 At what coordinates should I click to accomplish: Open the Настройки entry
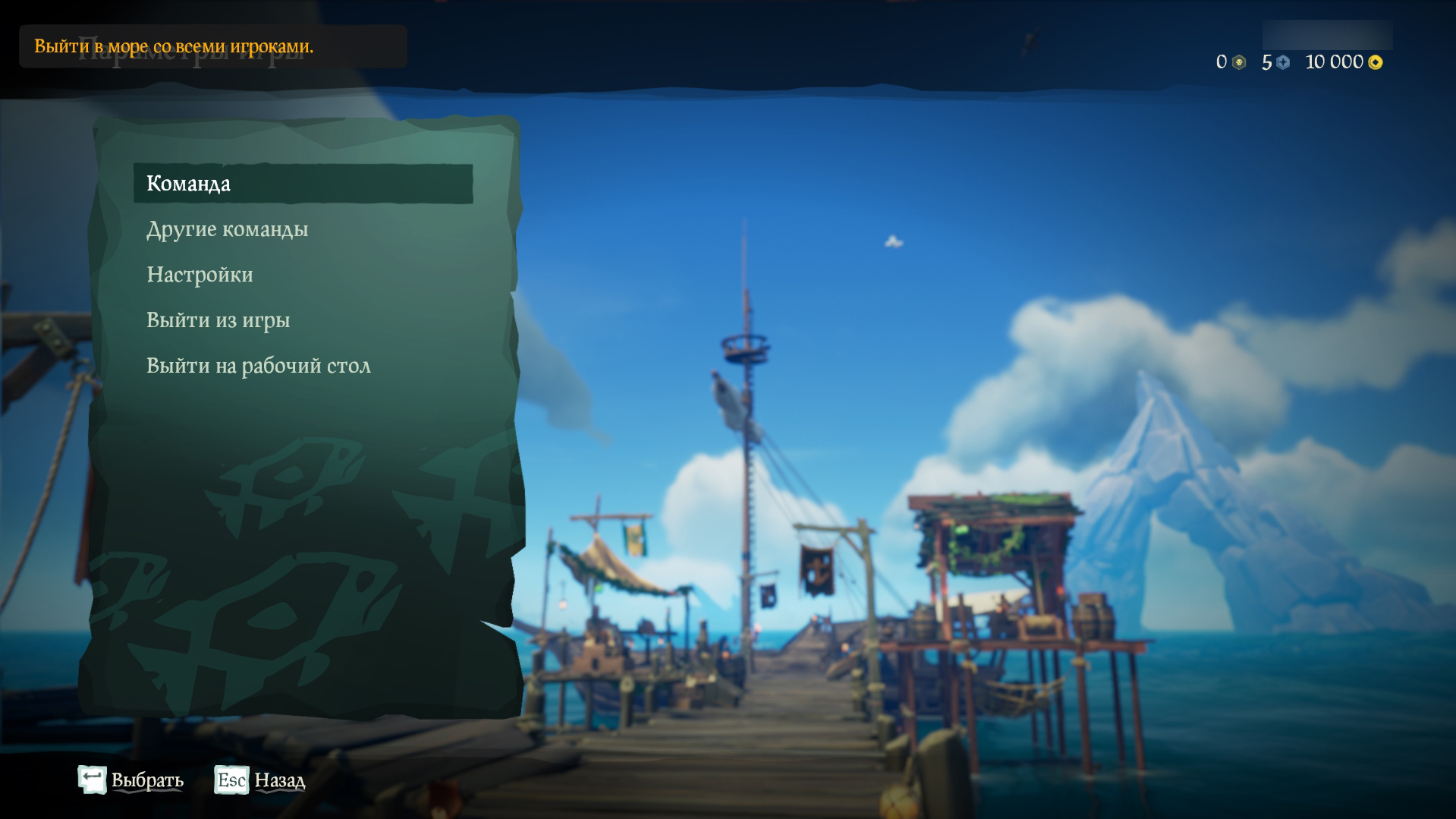point(200,274)
